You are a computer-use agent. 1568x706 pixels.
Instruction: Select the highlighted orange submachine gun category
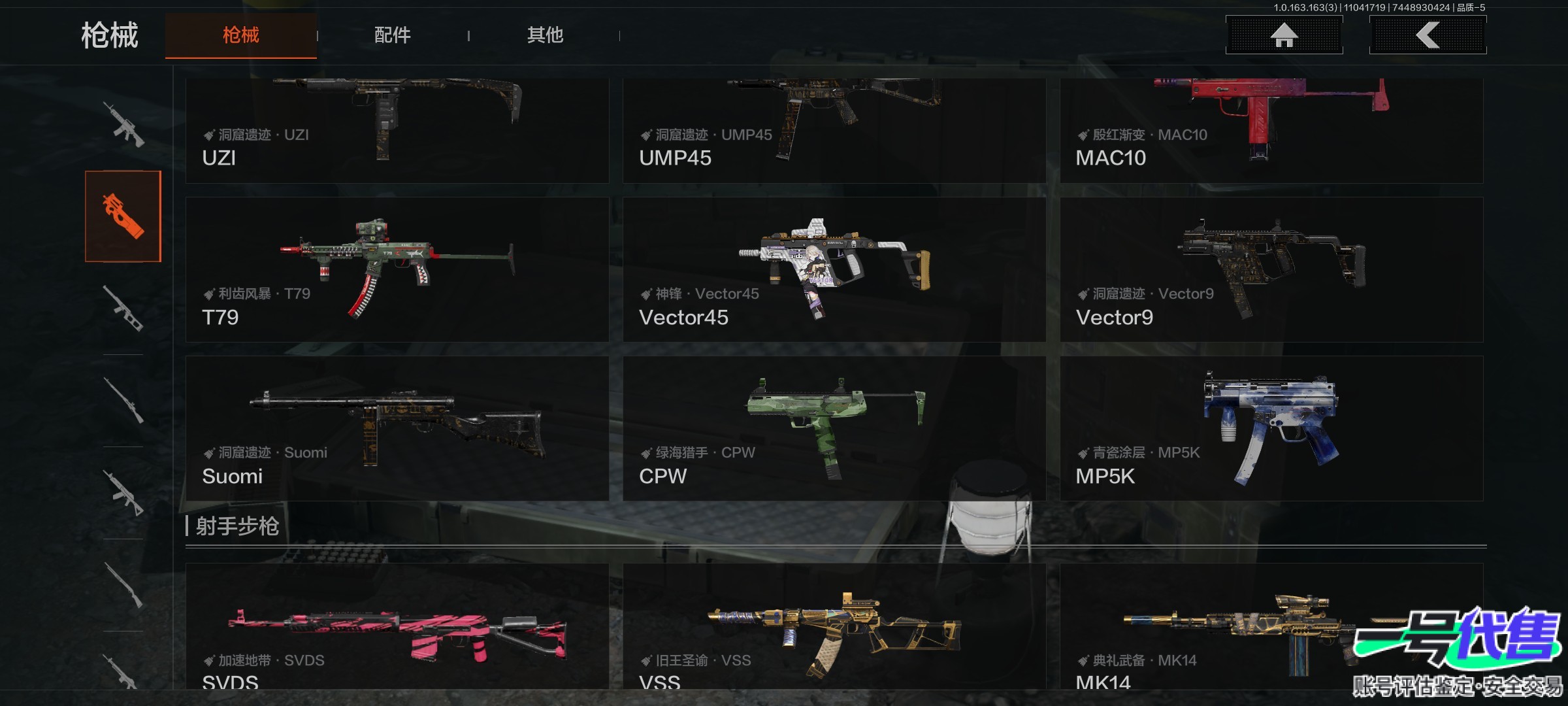pyautogui.click(x=123, y=216)
